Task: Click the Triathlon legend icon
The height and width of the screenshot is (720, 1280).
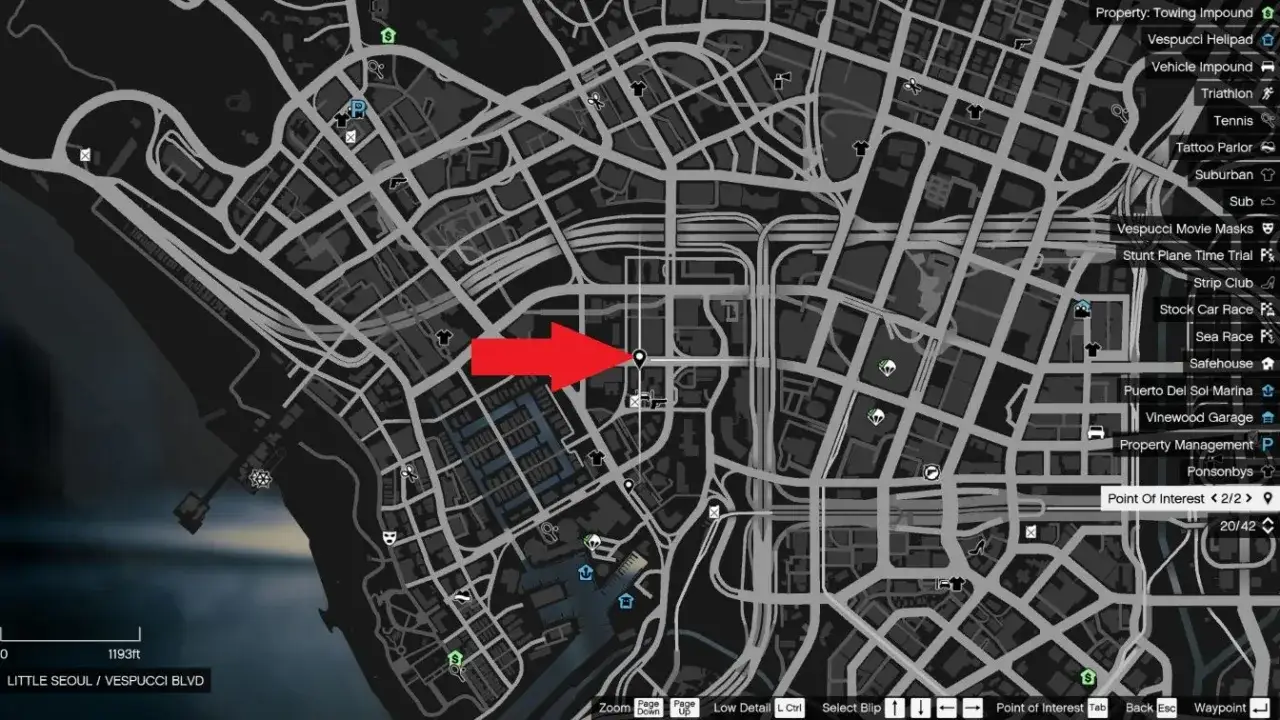Action: [x=1267, y=93]
